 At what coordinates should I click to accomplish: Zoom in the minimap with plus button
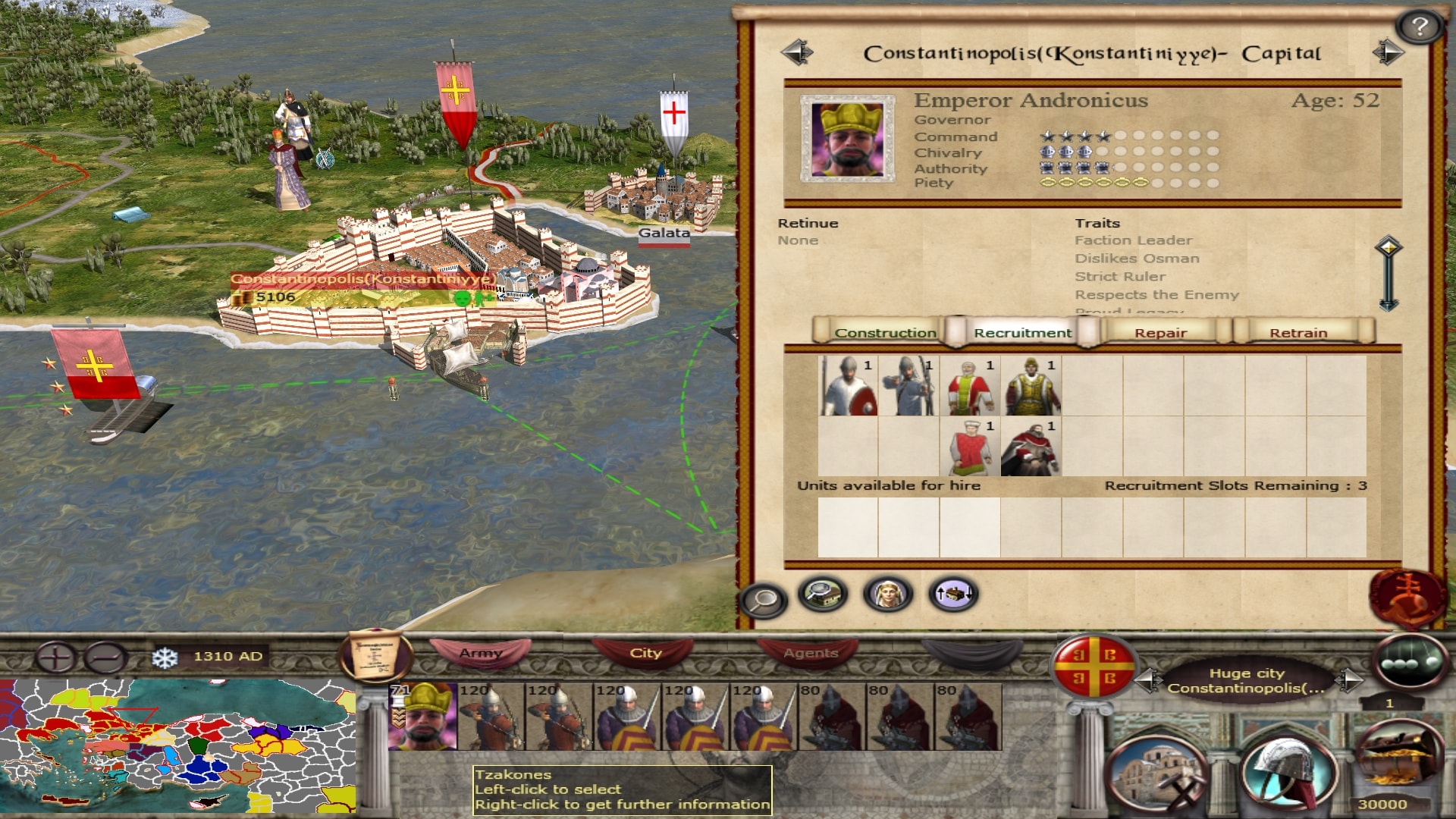55,657
